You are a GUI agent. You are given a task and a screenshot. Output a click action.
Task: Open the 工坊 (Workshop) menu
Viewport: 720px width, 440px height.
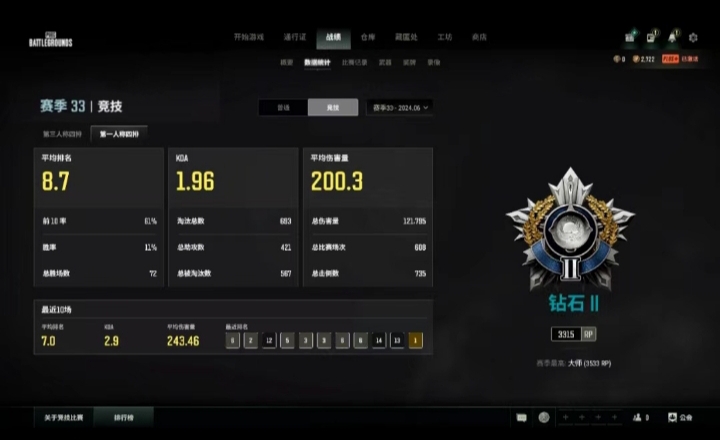(444, 37)
